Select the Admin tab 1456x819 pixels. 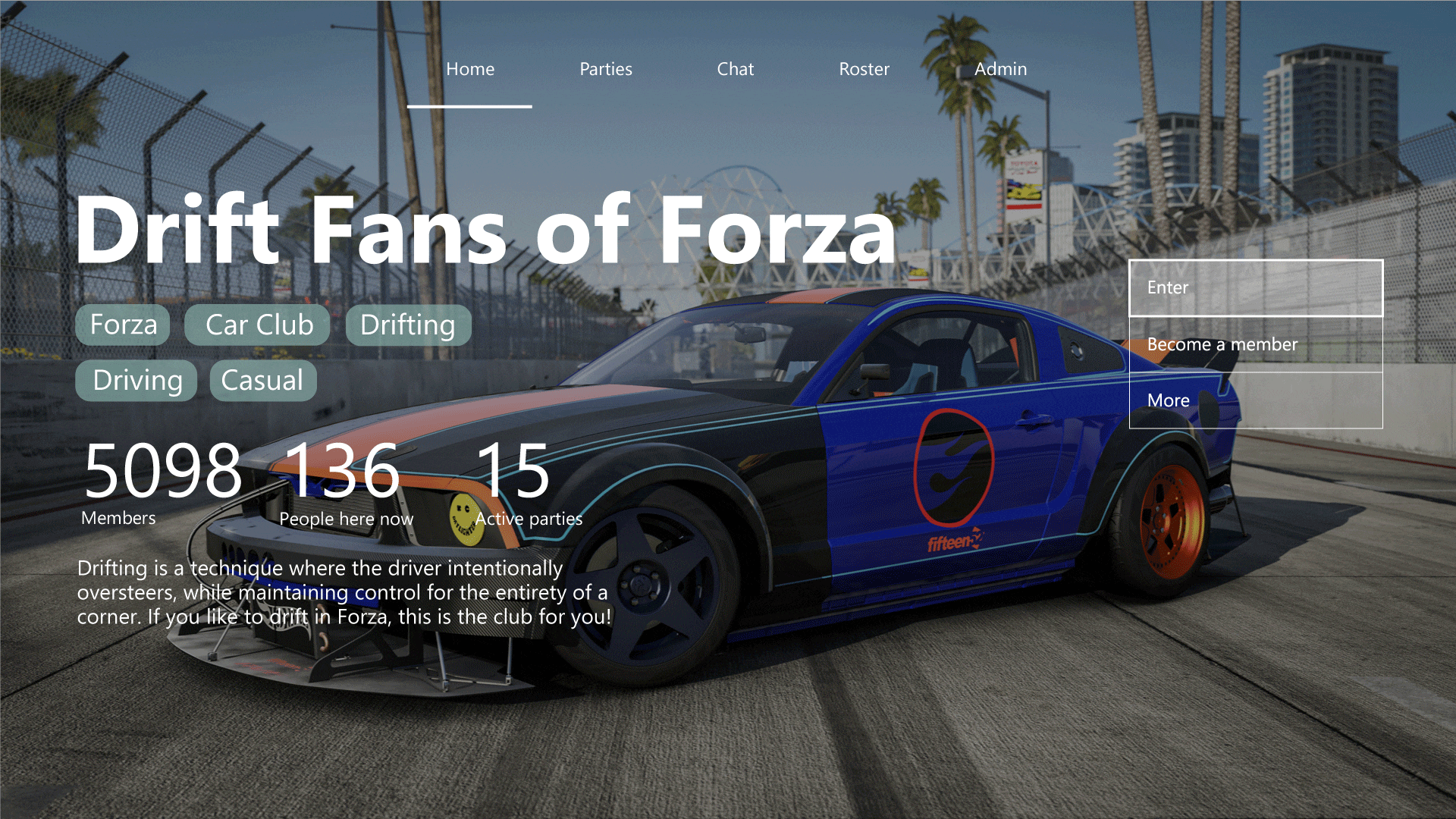point(1000,69)
